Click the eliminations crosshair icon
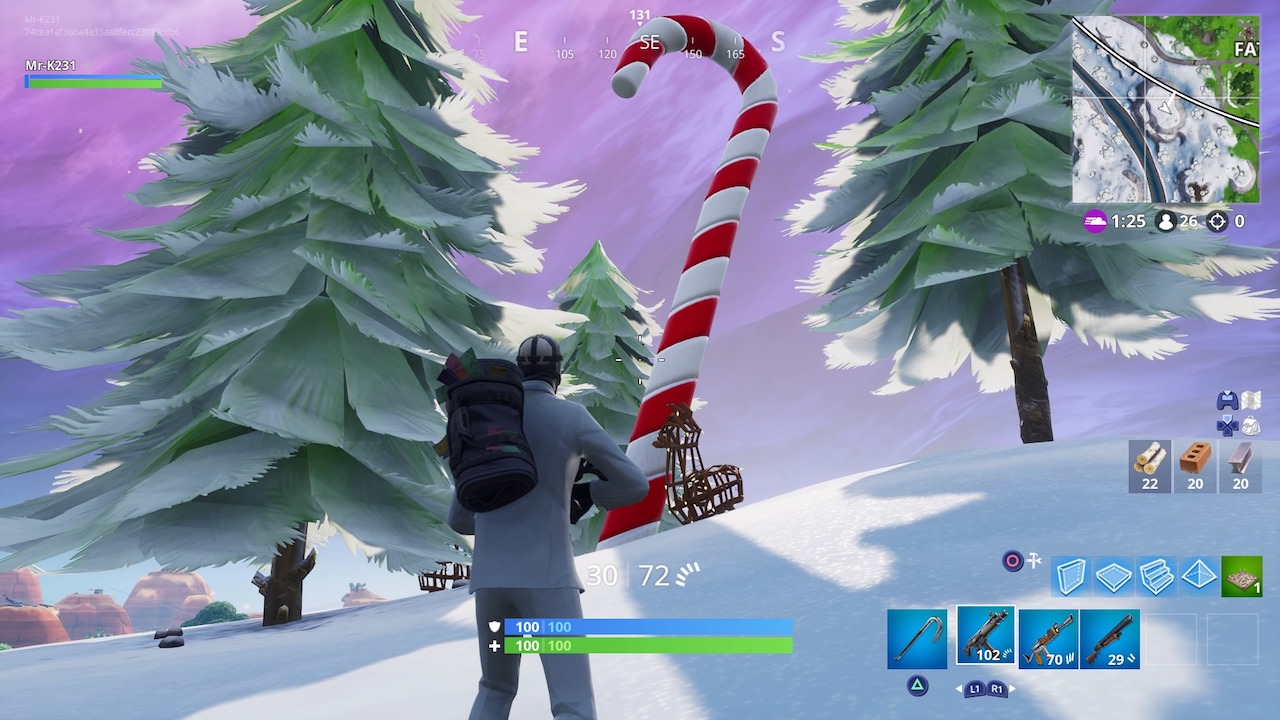 point(1218,222)
